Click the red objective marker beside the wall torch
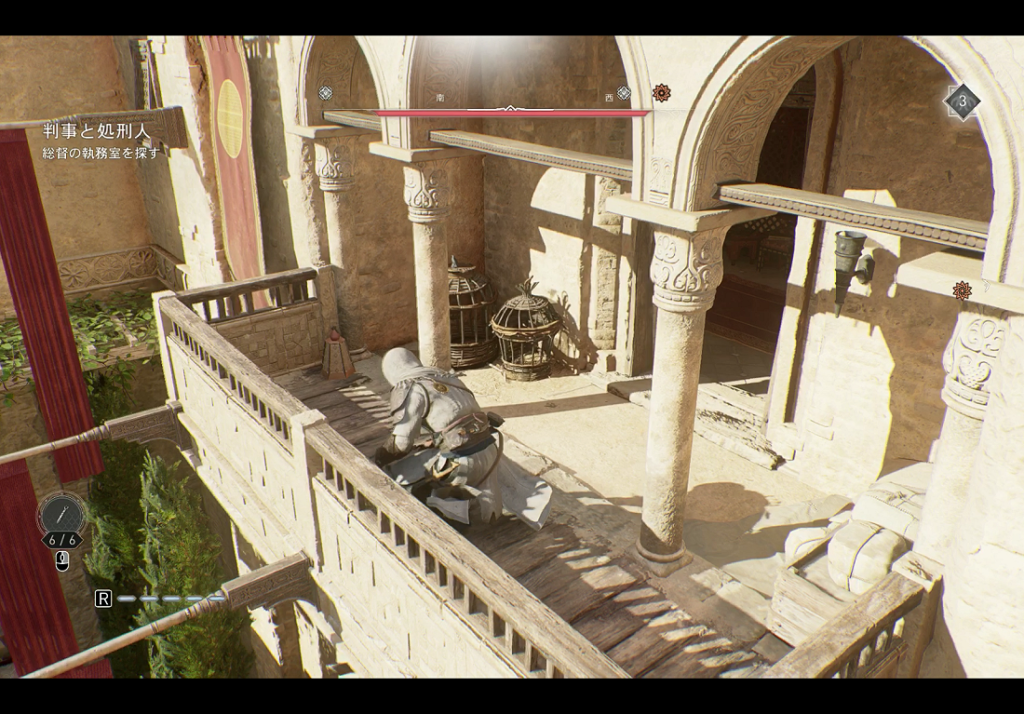This screenshot has width=1024, height=714. pos(962,290)
